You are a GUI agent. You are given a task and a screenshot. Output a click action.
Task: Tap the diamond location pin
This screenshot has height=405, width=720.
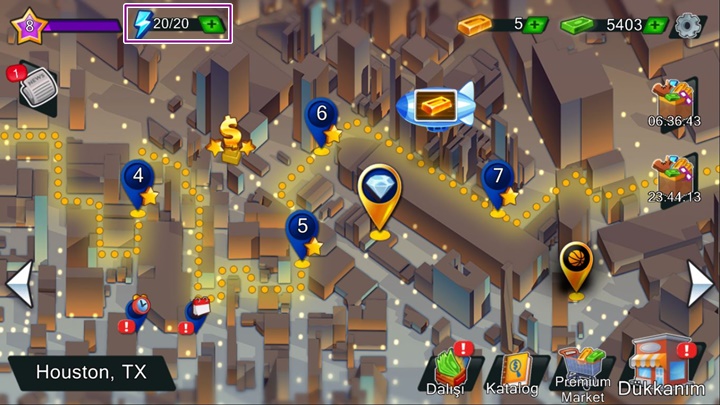(380, 192)
